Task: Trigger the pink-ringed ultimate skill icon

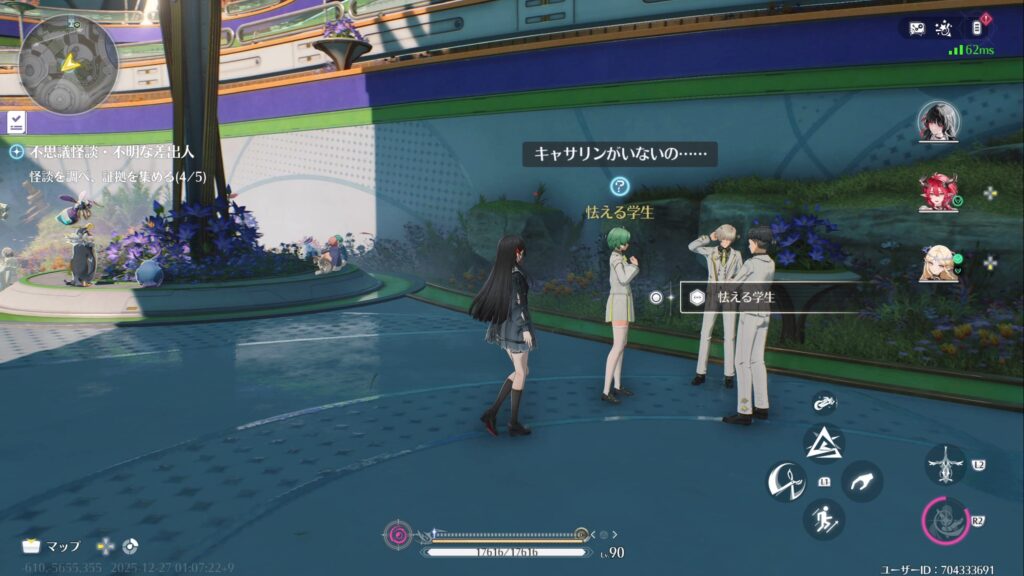Action: (945, 520)
